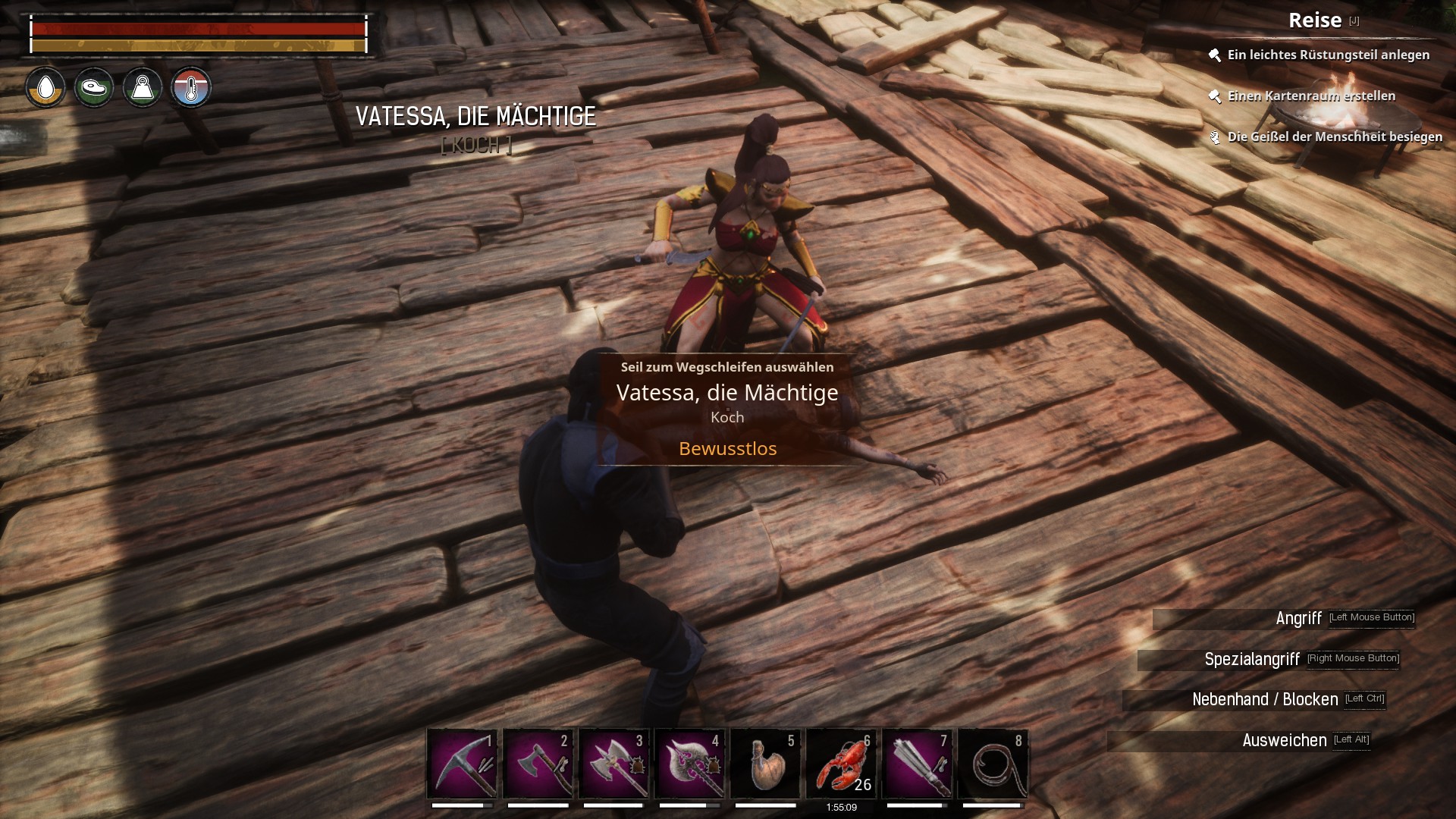Click the thermometer temperature icon

(191, 88)
